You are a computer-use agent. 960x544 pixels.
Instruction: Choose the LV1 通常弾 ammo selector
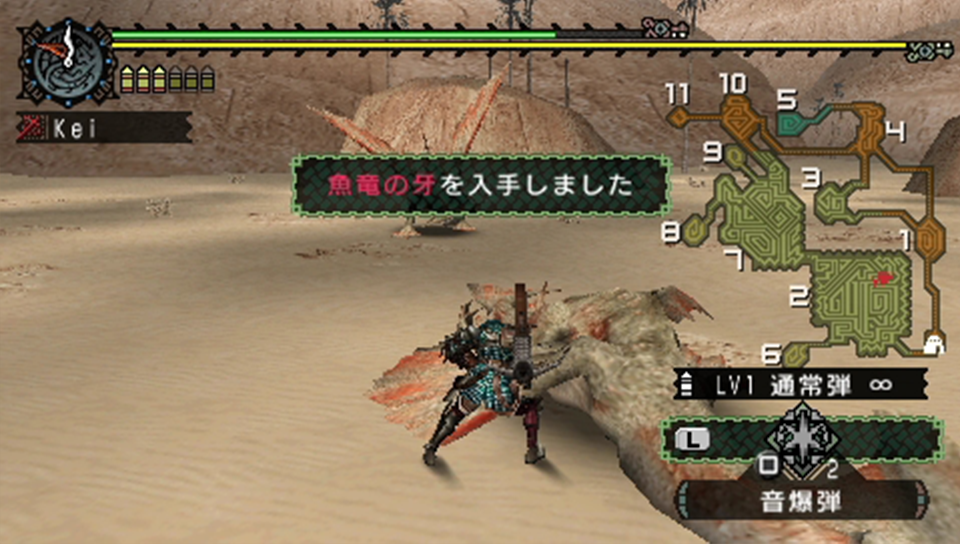(x=800, y=383)
